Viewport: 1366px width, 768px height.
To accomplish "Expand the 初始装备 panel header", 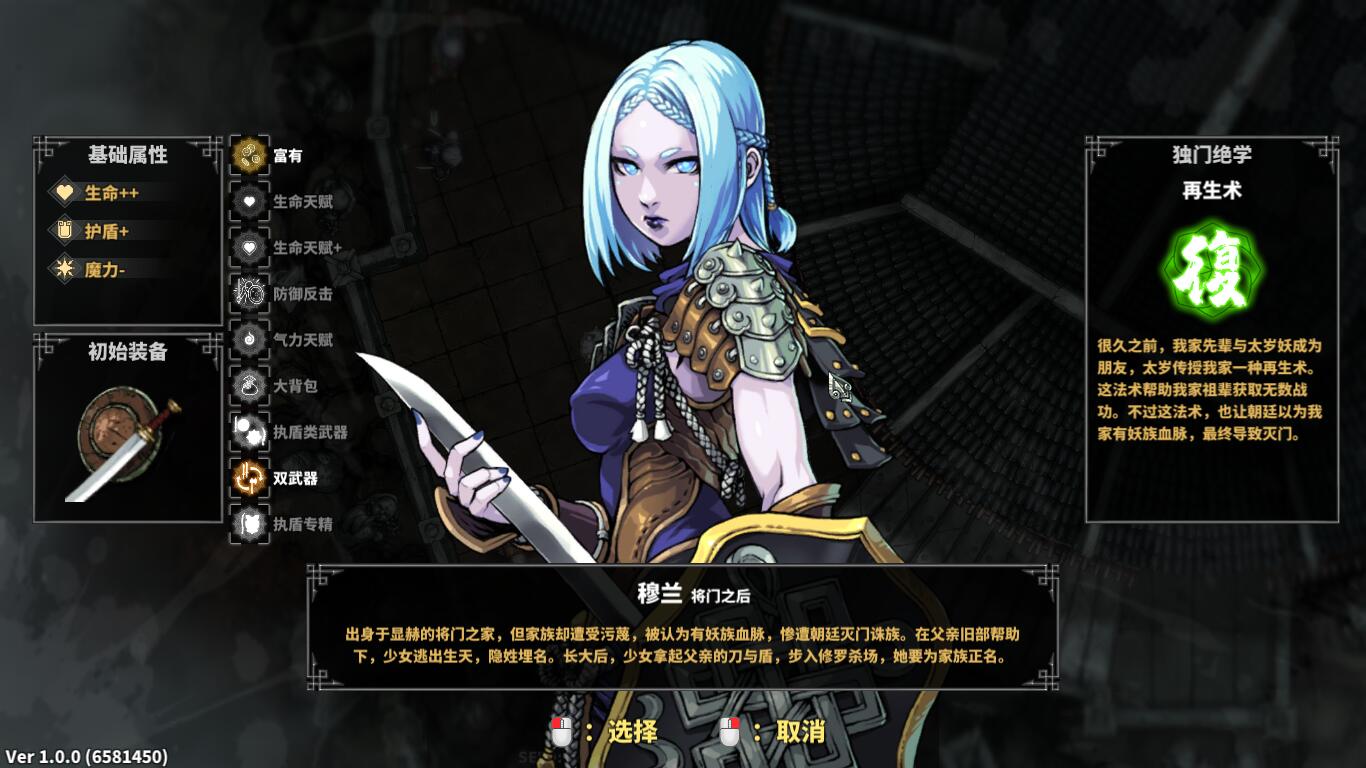I will click(127, 352).
